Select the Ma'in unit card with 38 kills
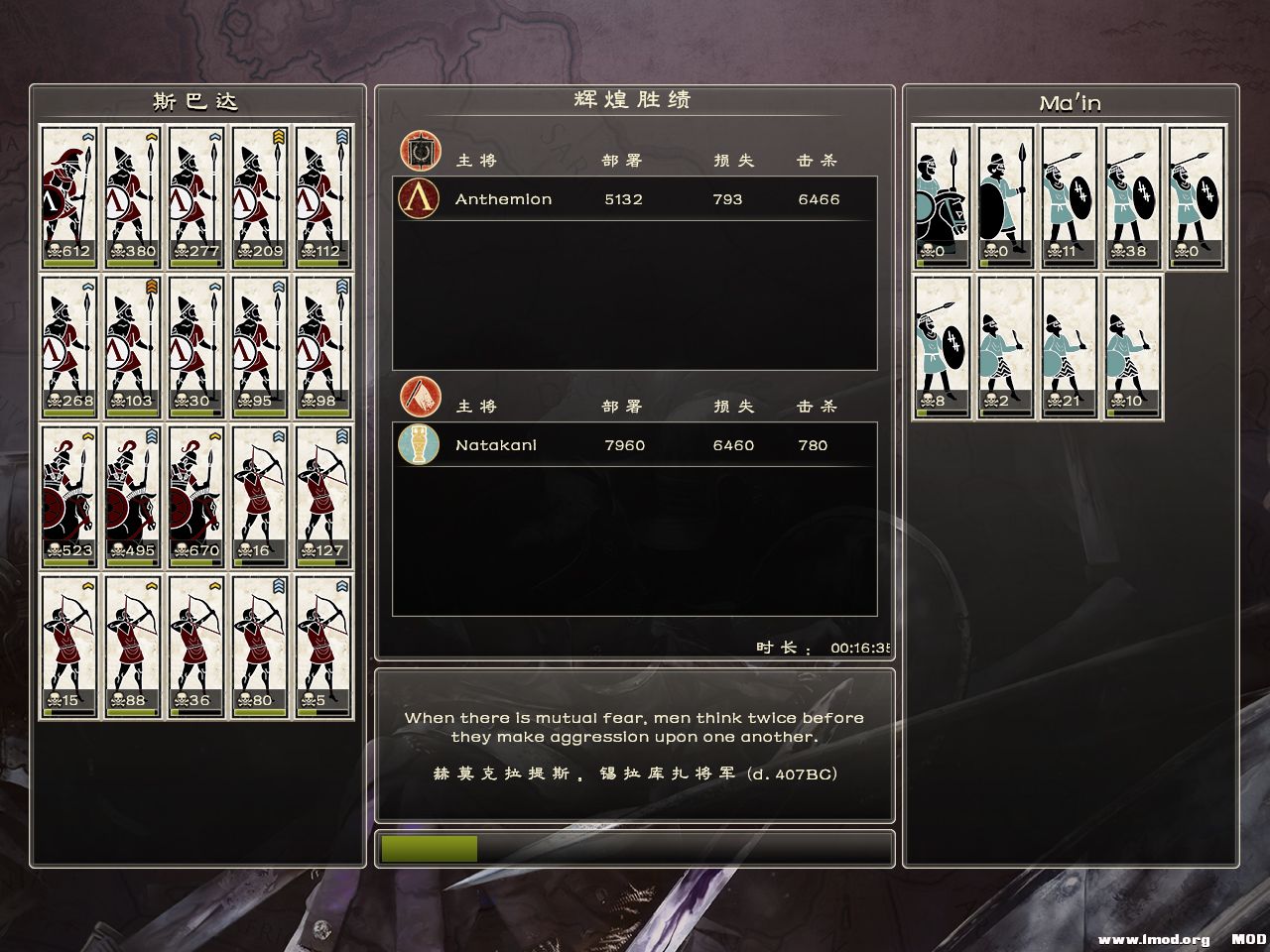The image size is (1270, 952). [x=1133, y=196]
